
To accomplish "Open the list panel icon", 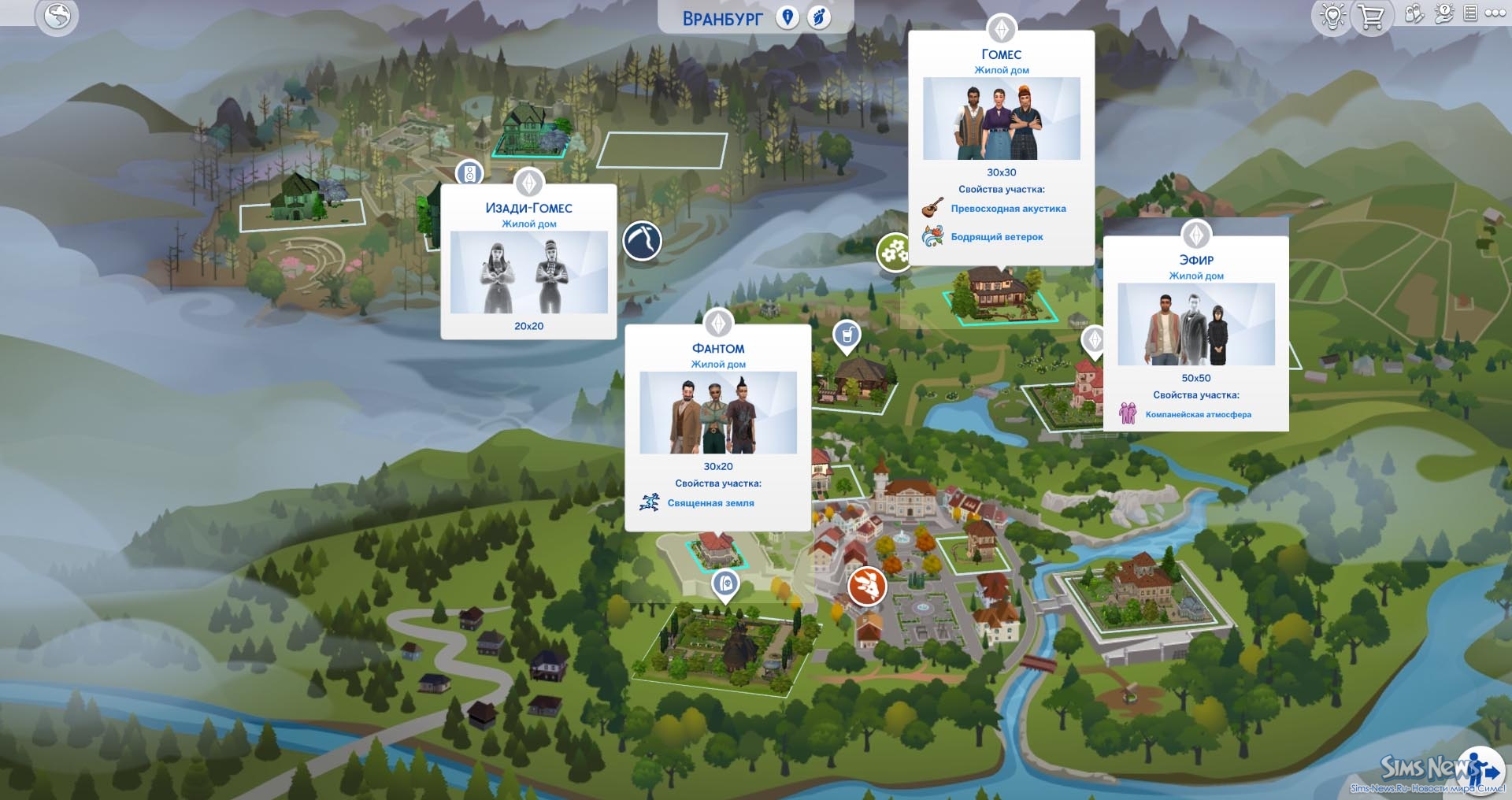I will coord(1470,13).
